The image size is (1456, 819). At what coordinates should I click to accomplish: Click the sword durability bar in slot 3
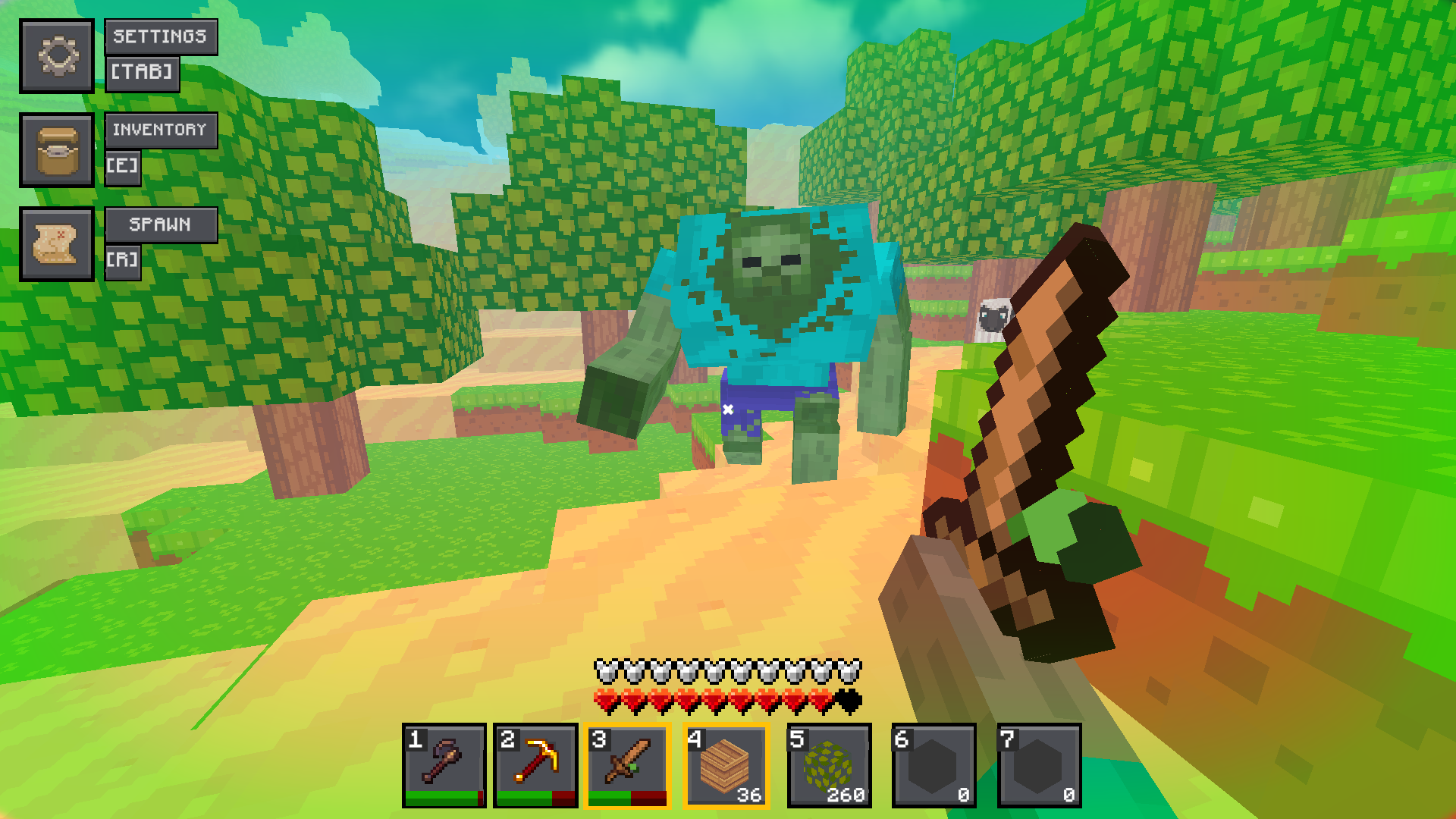(x=627, y=799)
